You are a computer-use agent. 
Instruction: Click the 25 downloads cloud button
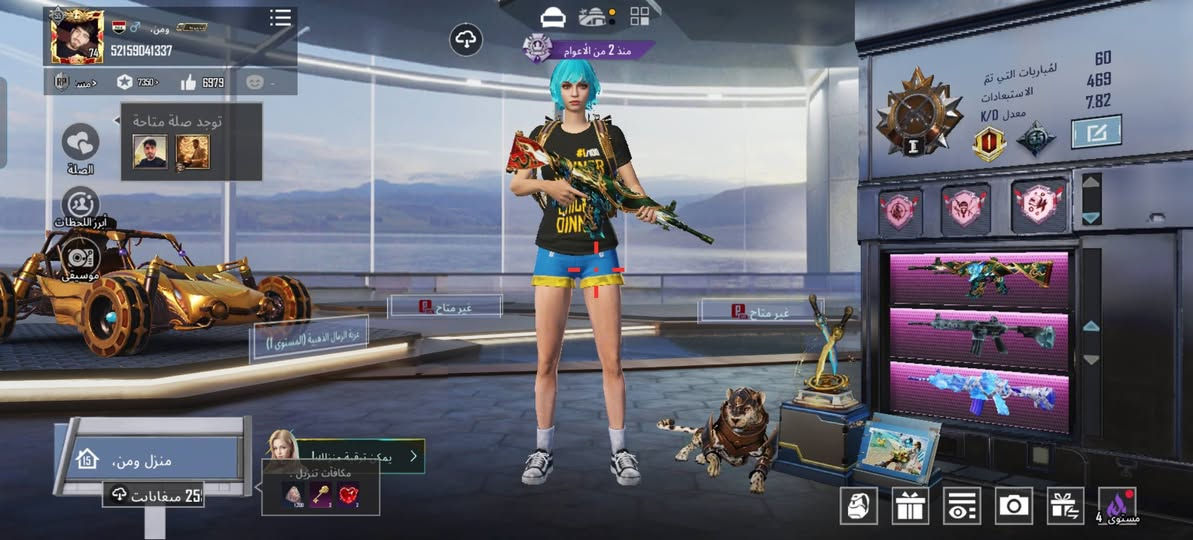[154, 494]
